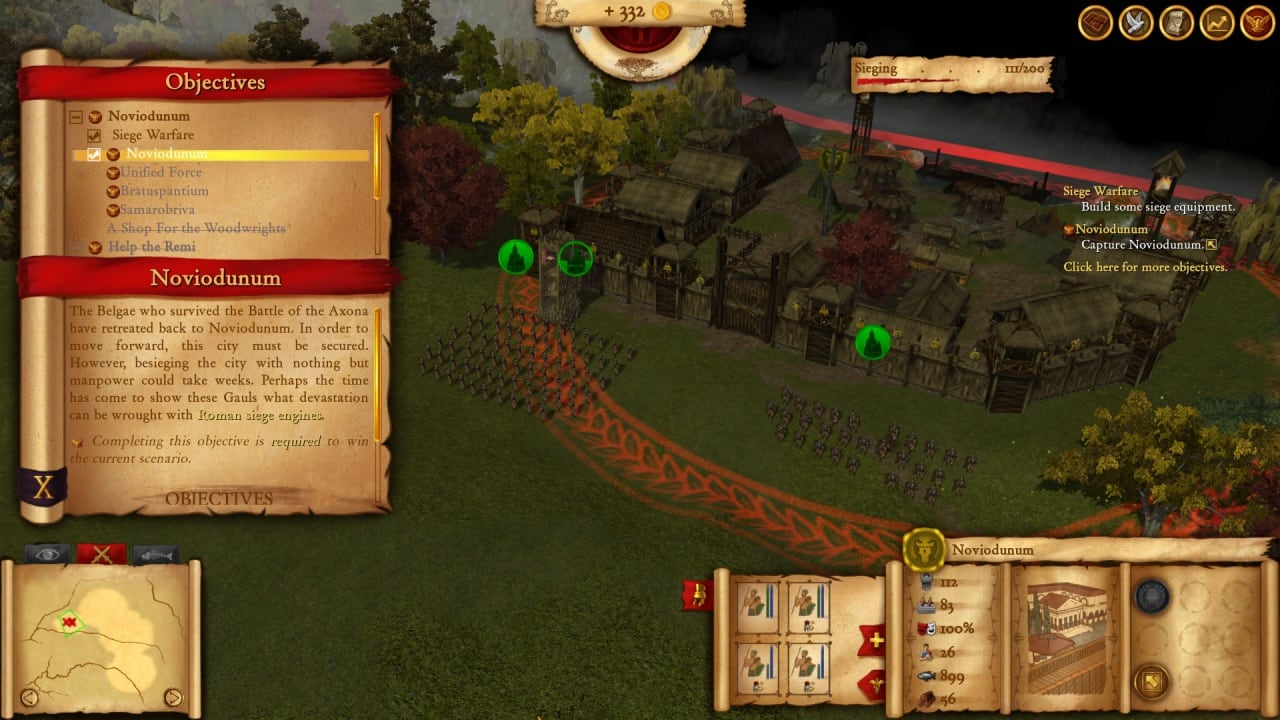Click the red plus flag beside units

click(x=873, y=641)
